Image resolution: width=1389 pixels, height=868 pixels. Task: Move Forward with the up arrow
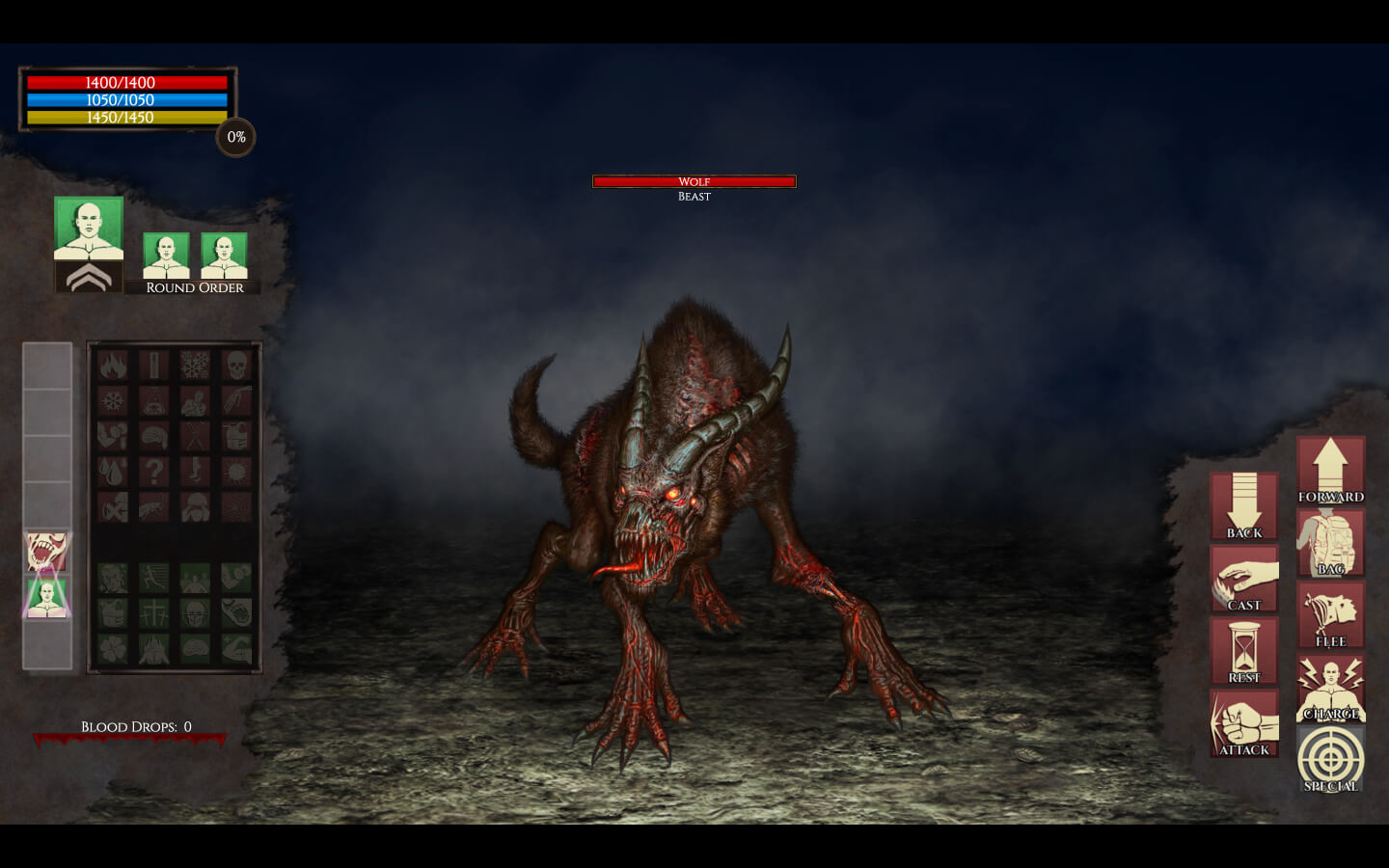click(1330, 470)
